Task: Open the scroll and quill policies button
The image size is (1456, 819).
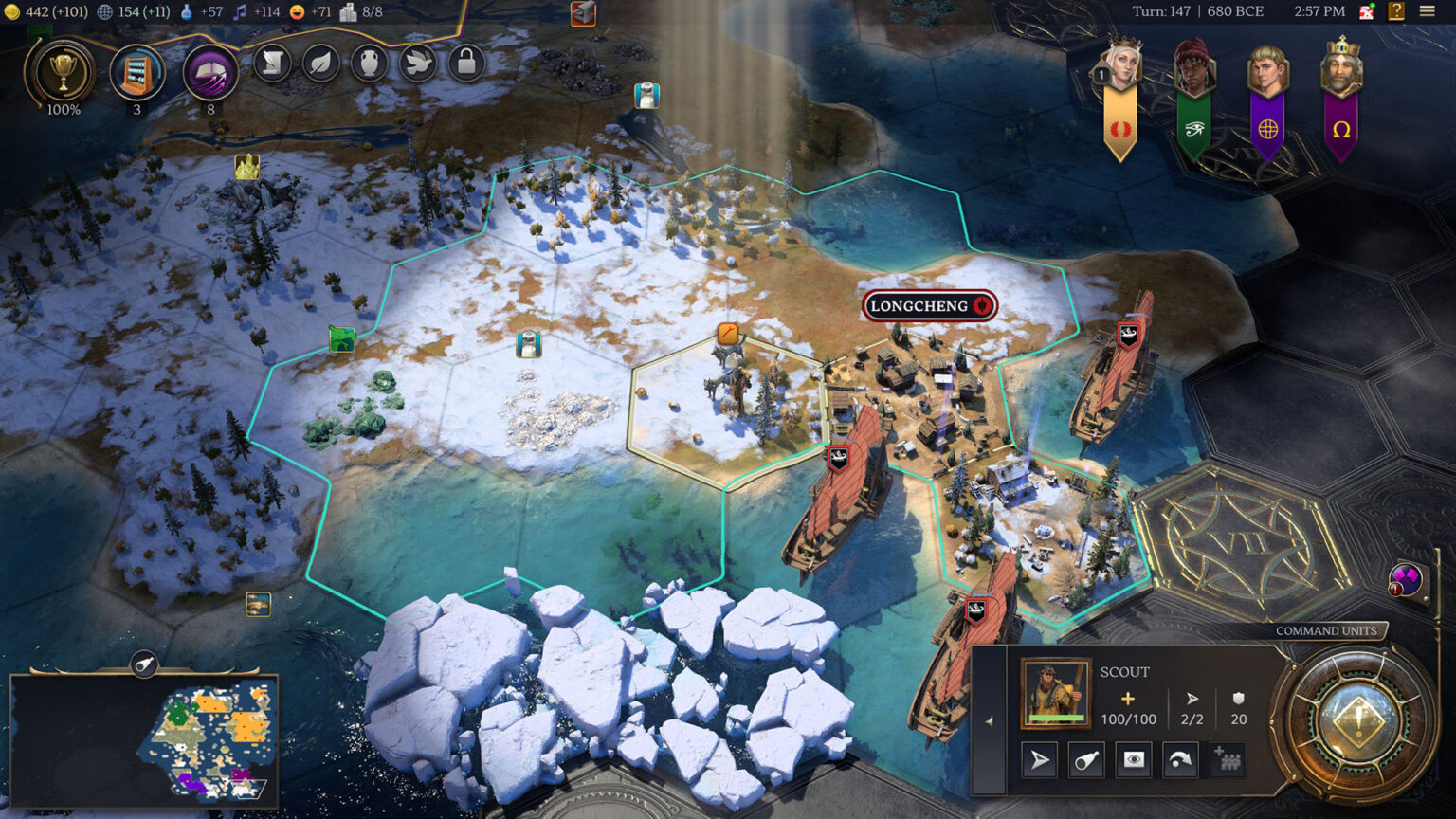Action: pyautogui.click(x=273, y=64)
